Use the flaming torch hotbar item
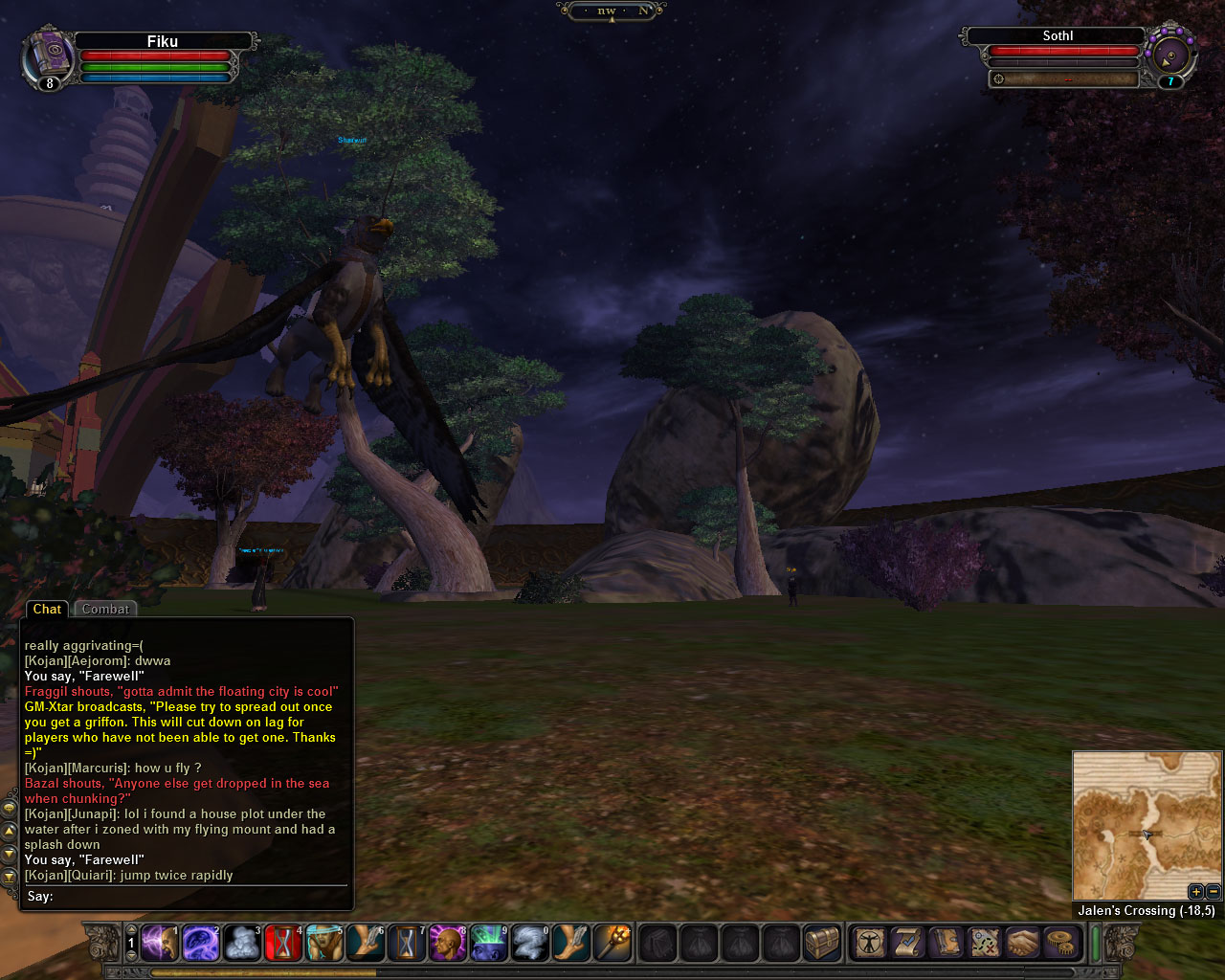 (x=613, y=943)
